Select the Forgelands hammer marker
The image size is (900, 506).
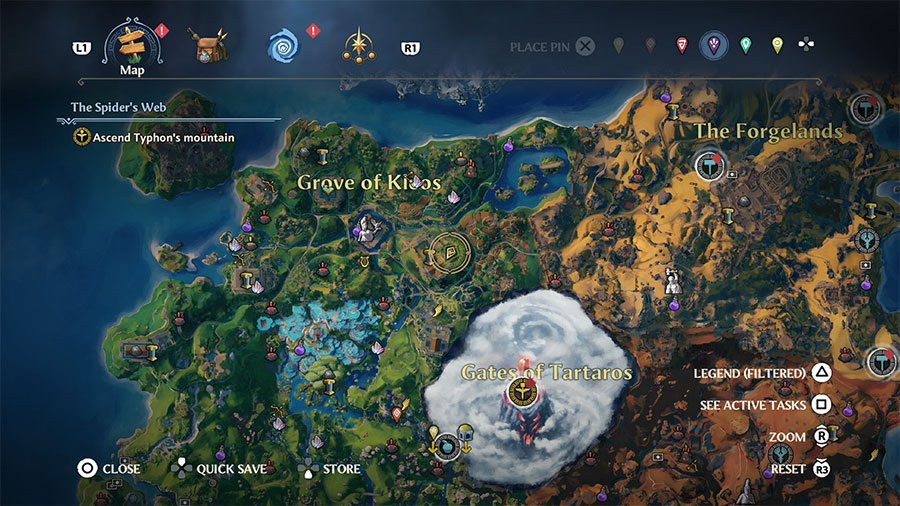point(710,165)
